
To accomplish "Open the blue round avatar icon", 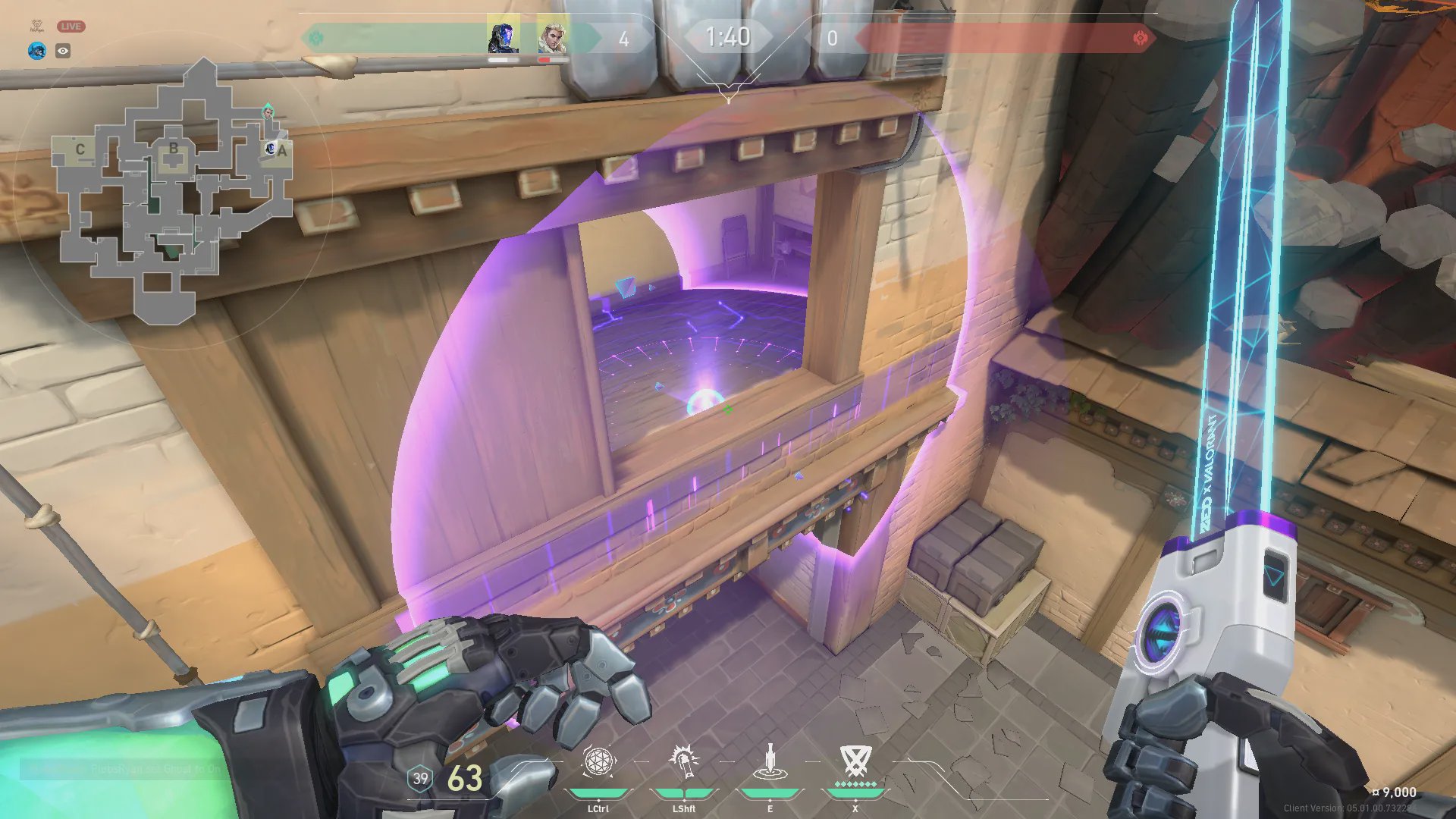I will 36,51.
